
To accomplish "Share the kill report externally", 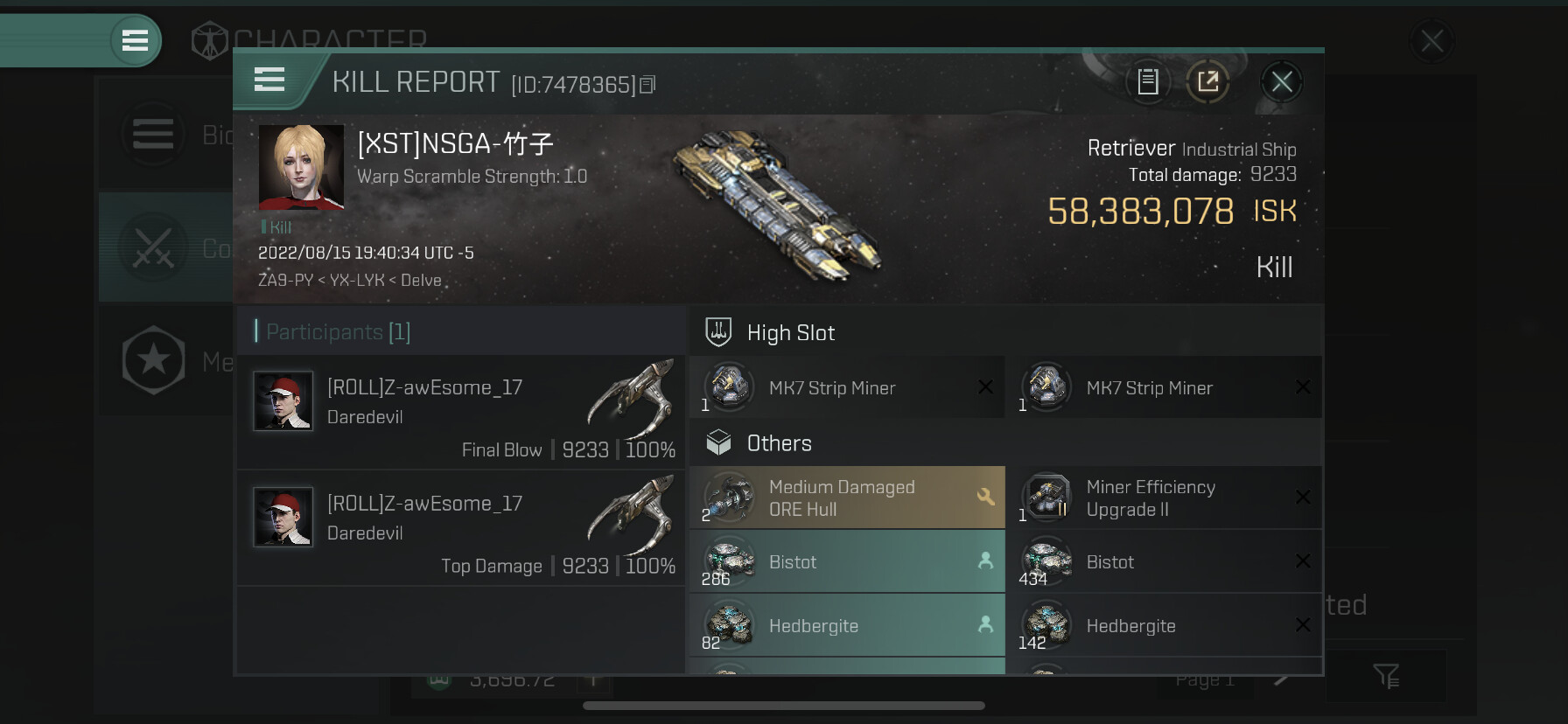I will (1207, 82).
